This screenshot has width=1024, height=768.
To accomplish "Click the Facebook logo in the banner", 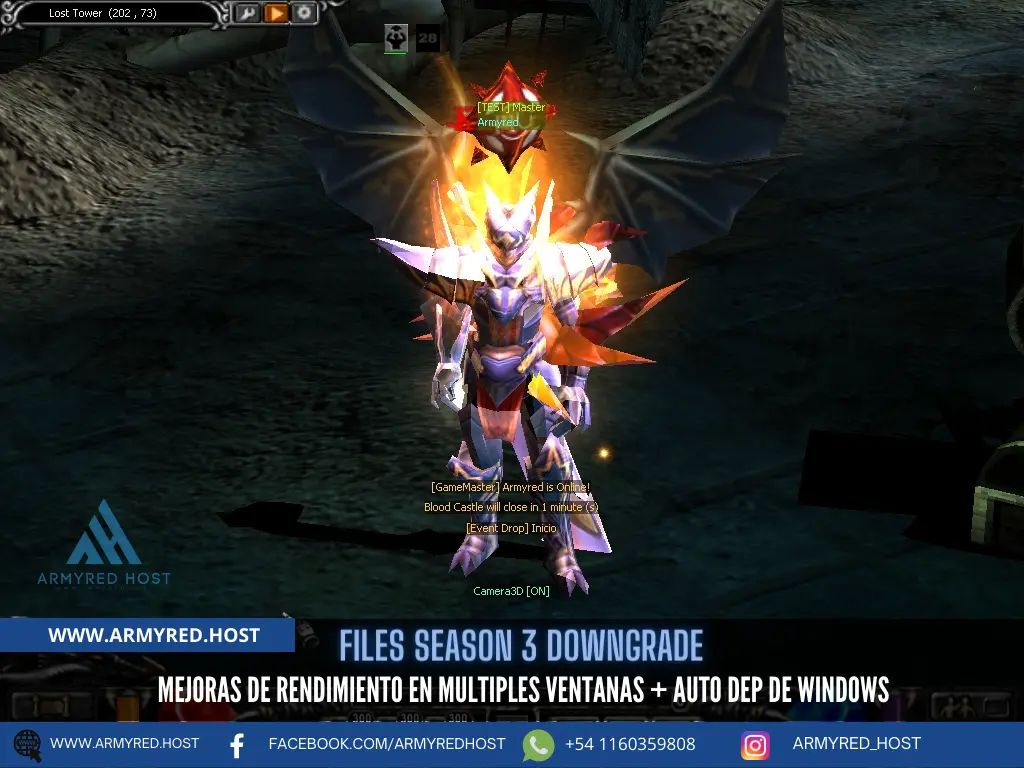I will click(238, 745).
